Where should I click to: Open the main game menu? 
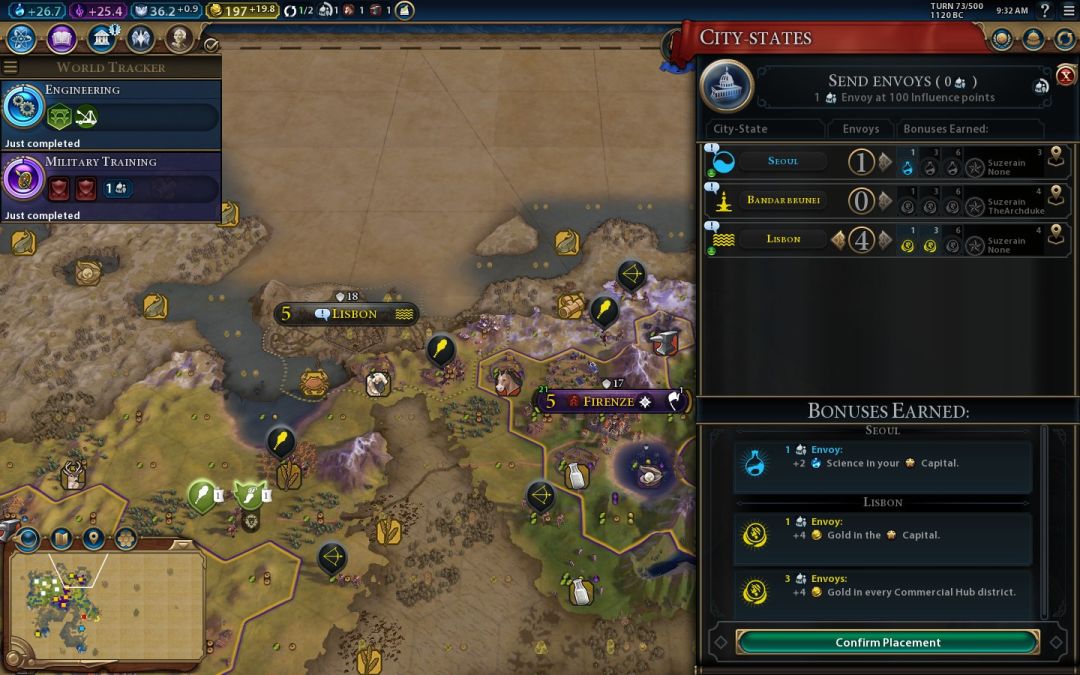1066,10
